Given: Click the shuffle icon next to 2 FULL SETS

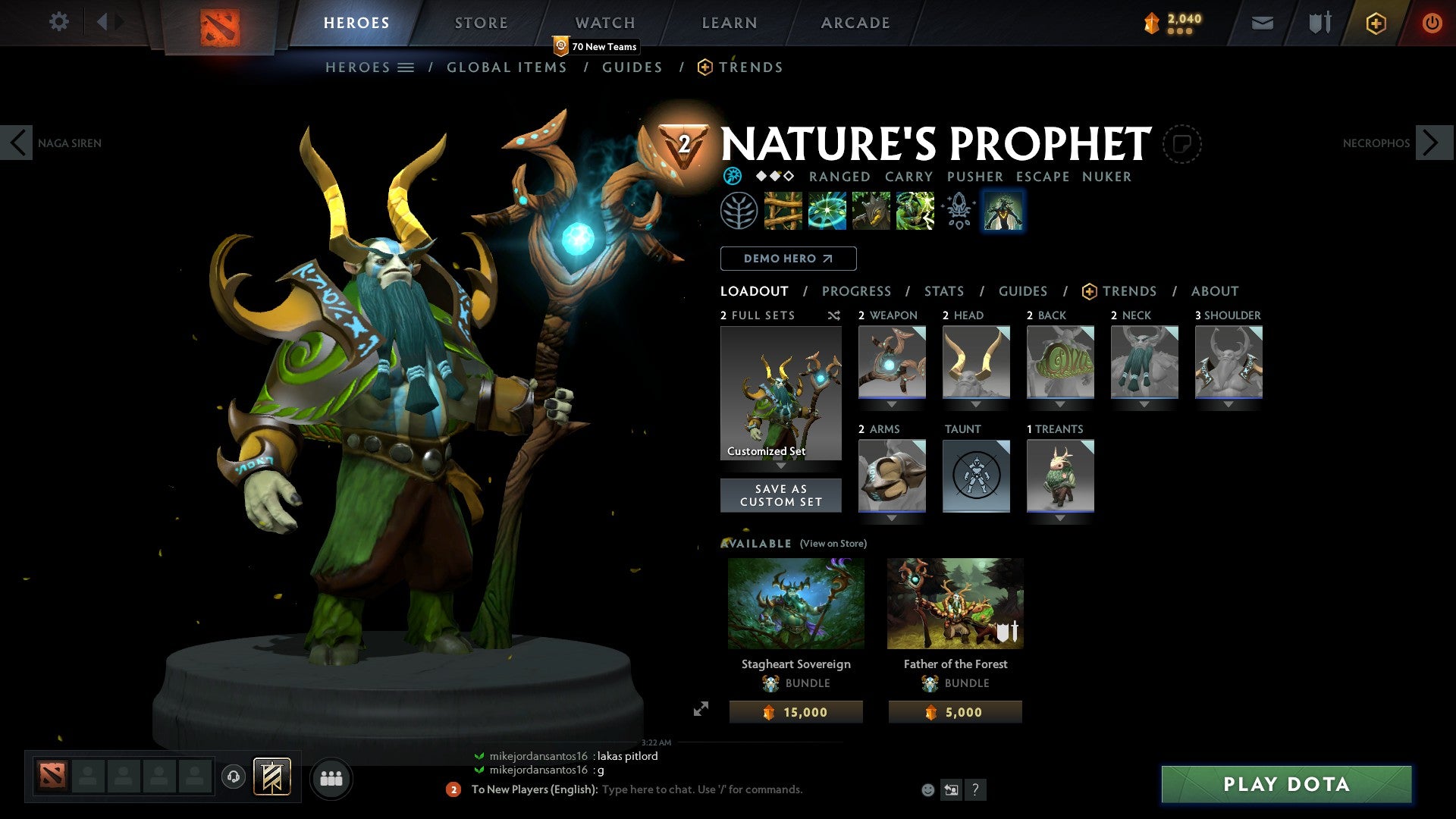Looking at the screenshot, I should click(x=834, y=315).
